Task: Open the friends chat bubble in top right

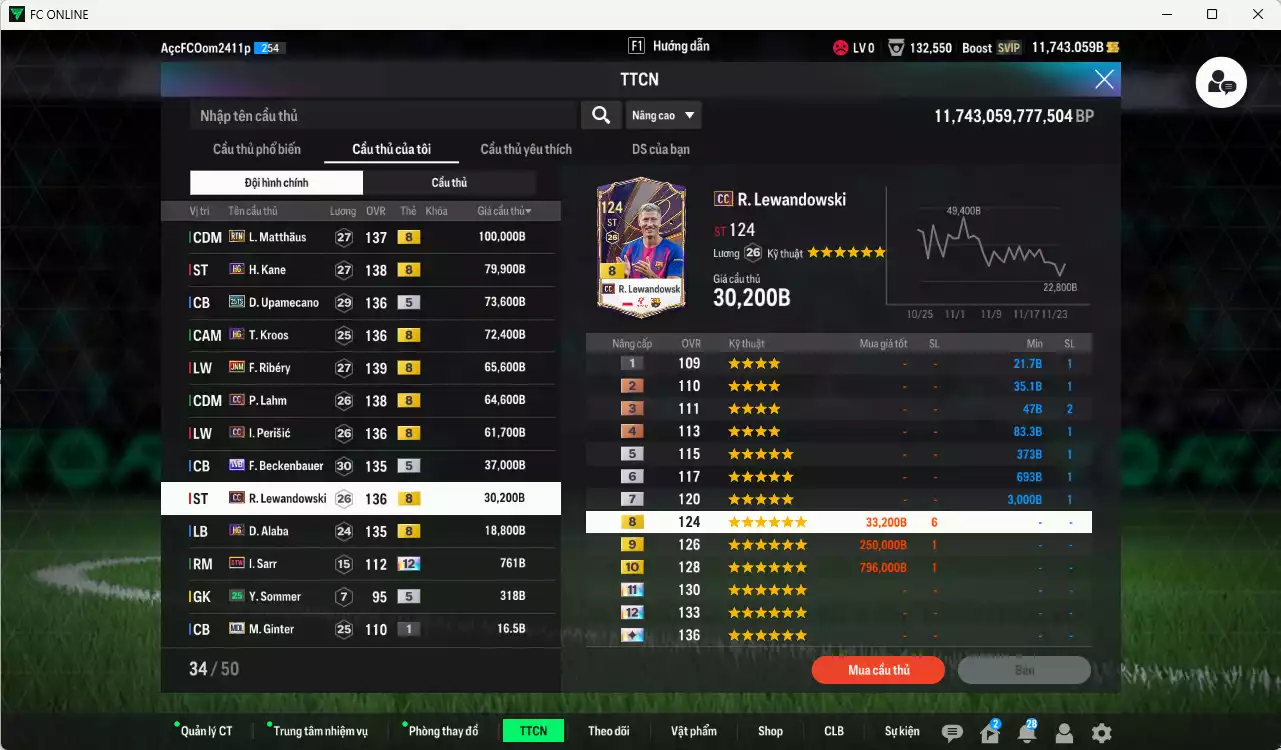Action: pos(1220,83)
